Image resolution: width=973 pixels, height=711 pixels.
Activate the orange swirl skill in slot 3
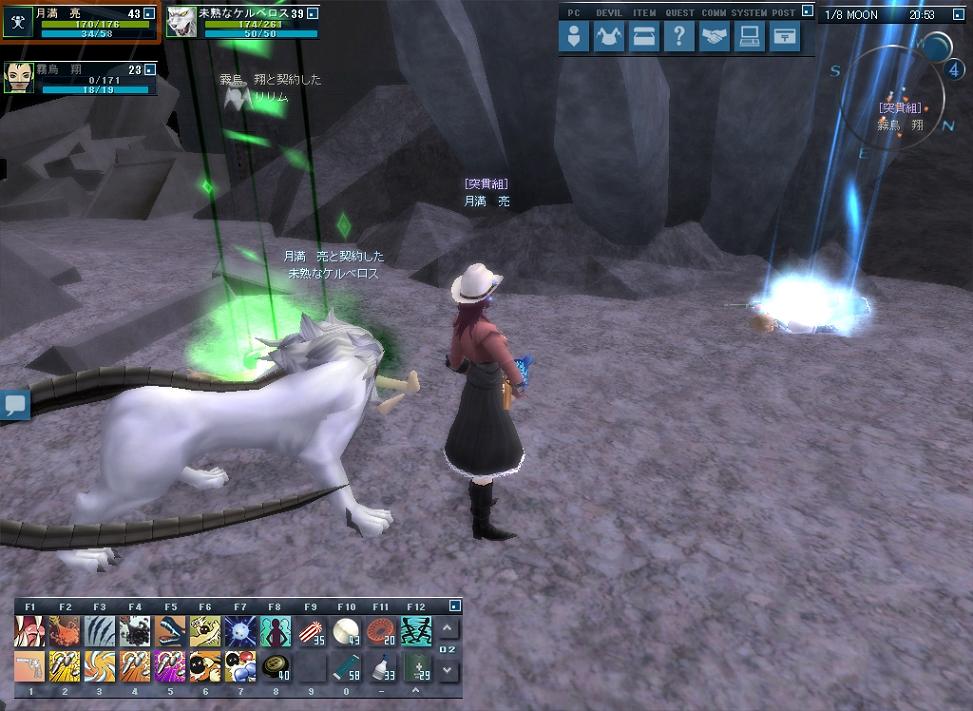point(100,666)
